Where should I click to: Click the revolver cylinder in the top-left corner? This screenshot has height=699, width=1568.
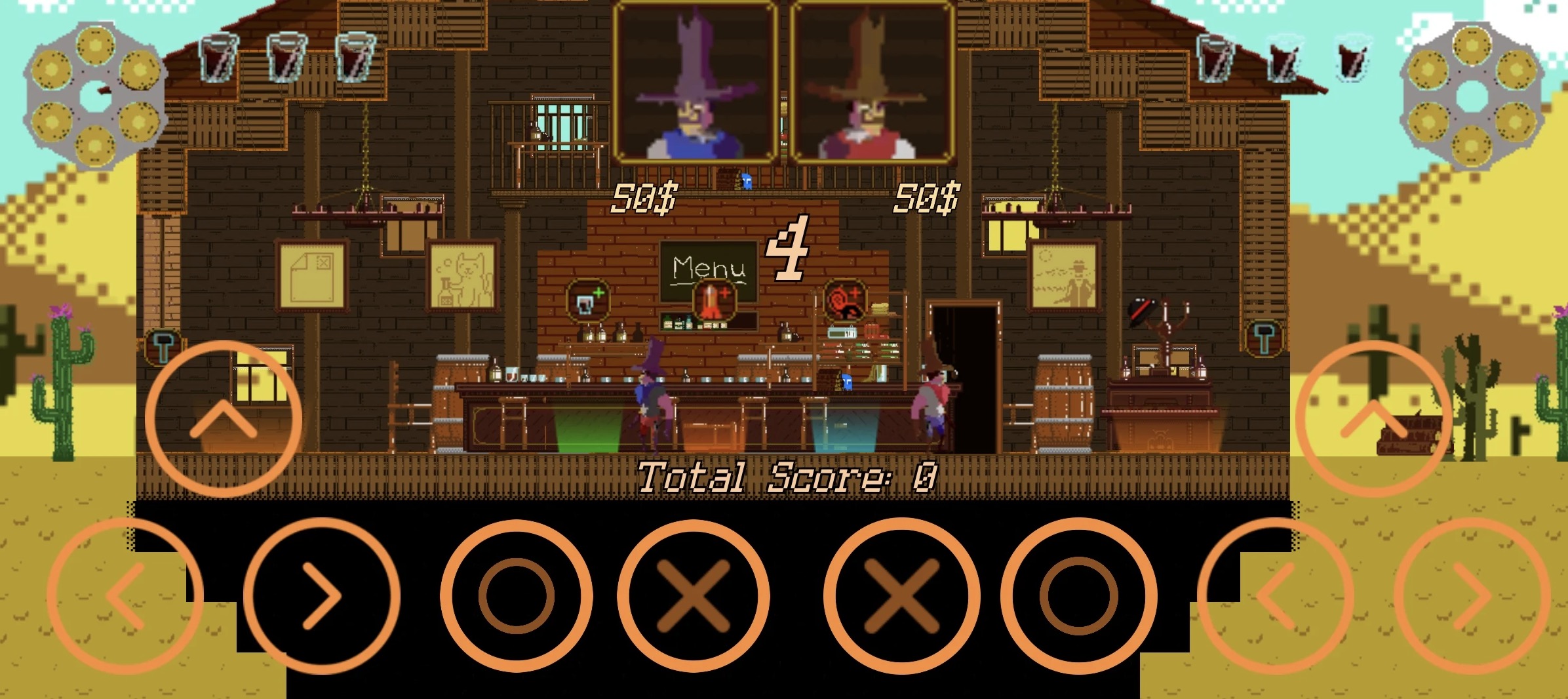[x=94, y=92]
